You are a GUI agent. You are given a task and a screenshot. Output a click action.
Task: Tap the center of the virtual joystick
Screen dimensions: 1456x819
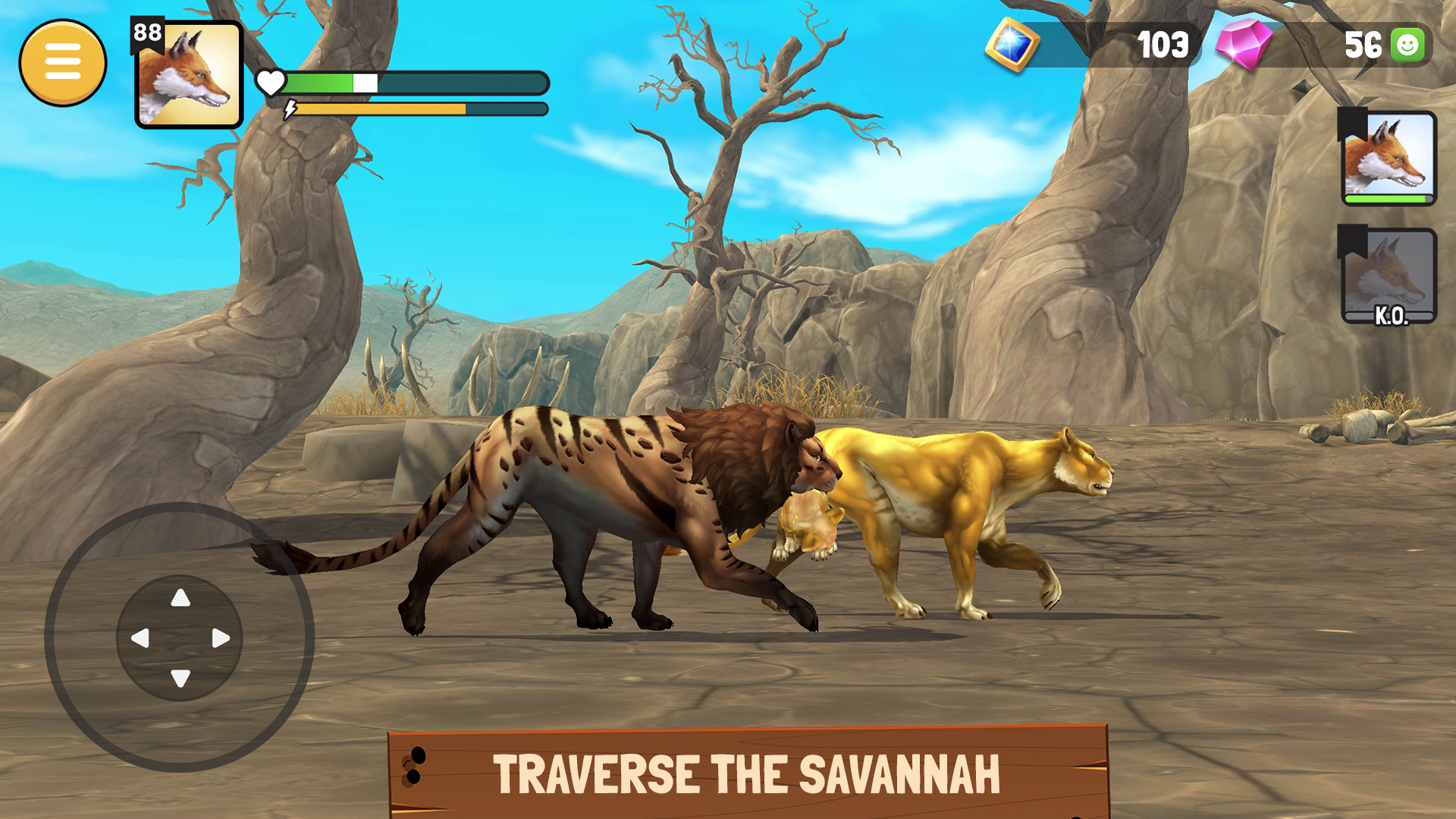point(180,637)
